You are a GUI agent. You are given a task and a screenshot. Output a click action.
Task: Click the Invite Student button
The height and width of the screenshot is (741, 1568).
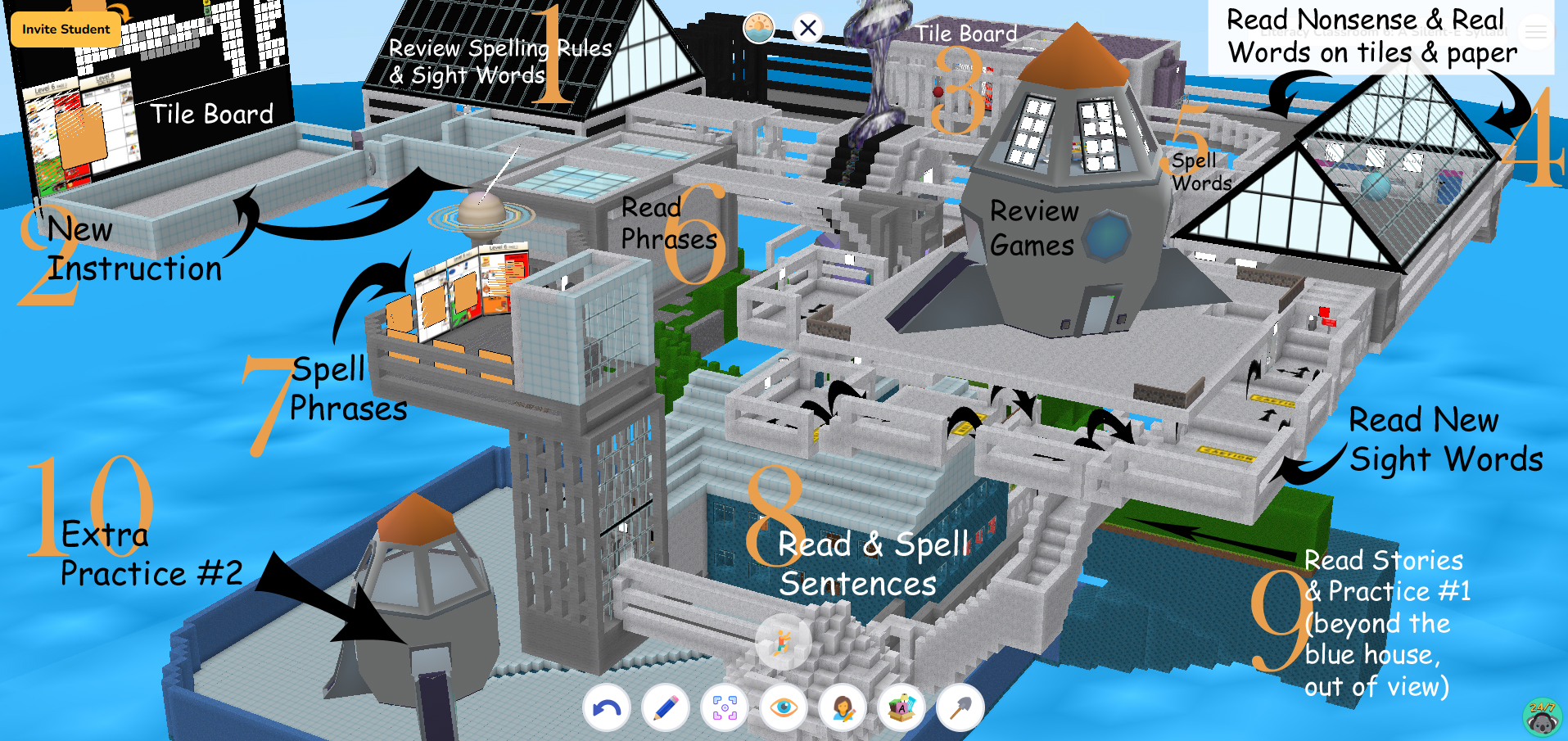pos(65,29)
